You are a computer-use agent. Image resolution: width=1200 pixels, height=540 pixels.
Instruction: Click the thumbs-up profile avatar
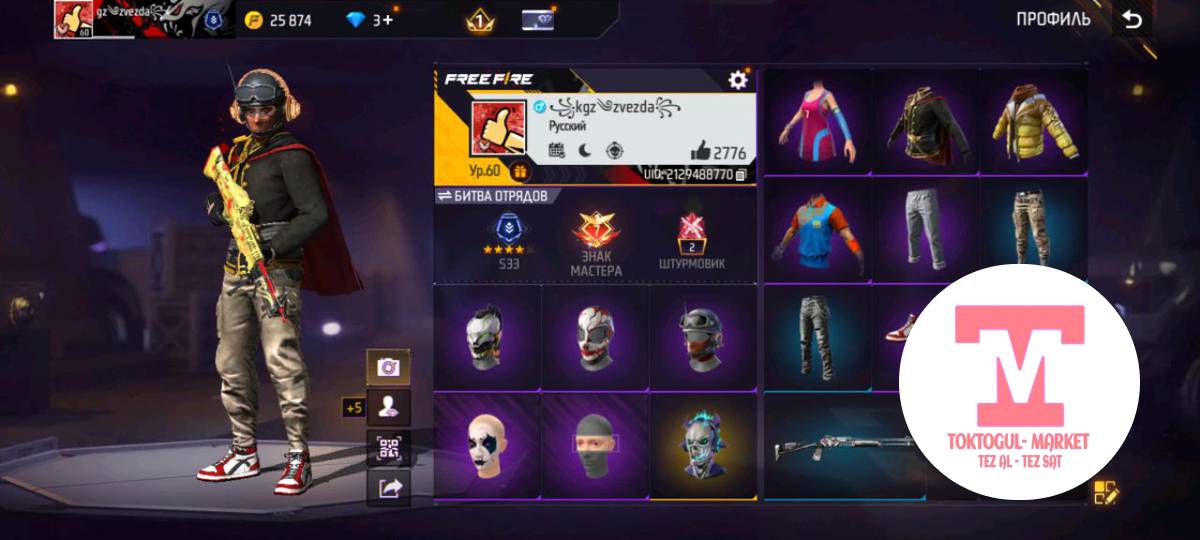coord(500,128)
